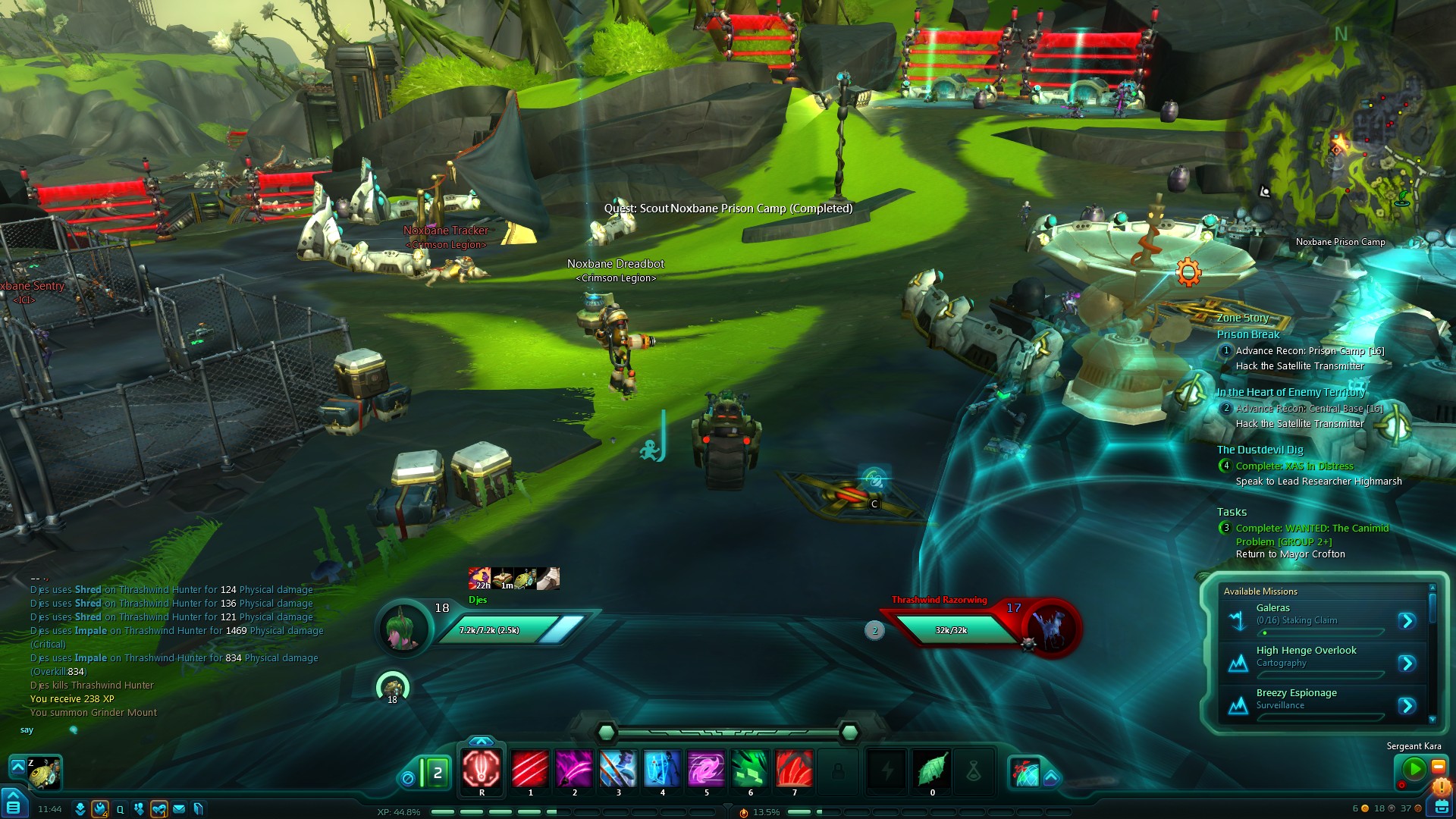
Task: Open the Galeras Staking Claim mission arrow
Action: click(x=1407, y=621)
